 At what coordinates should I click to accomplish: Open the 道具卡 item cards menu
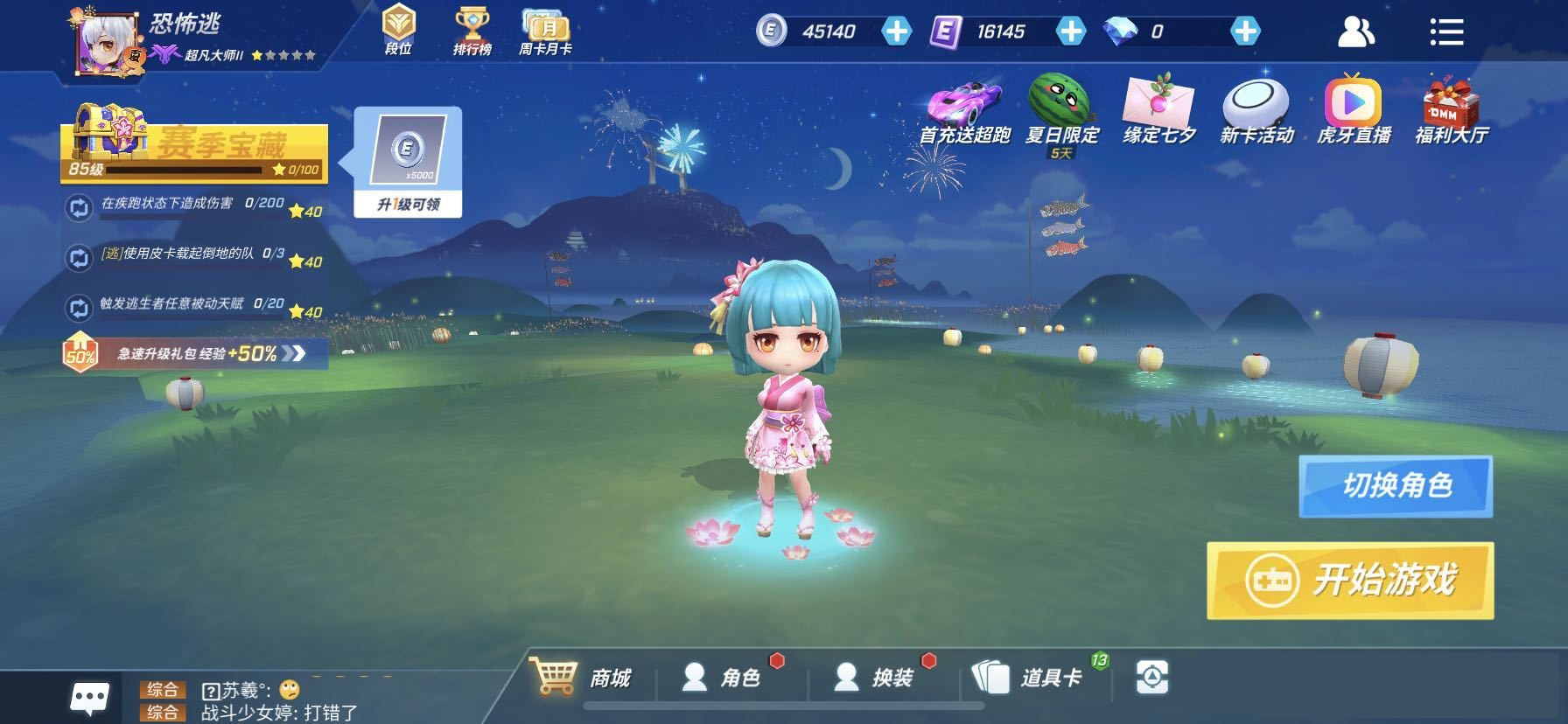[1030, 677]
